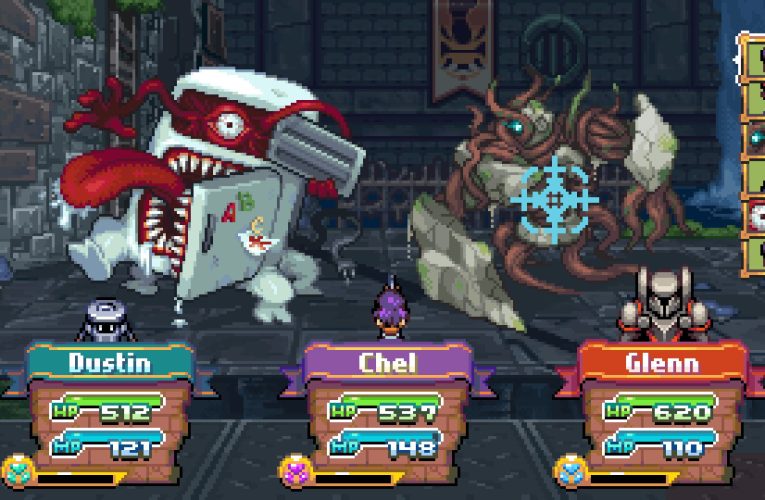Confirm the crosshair target on root golem

[553, 197]
